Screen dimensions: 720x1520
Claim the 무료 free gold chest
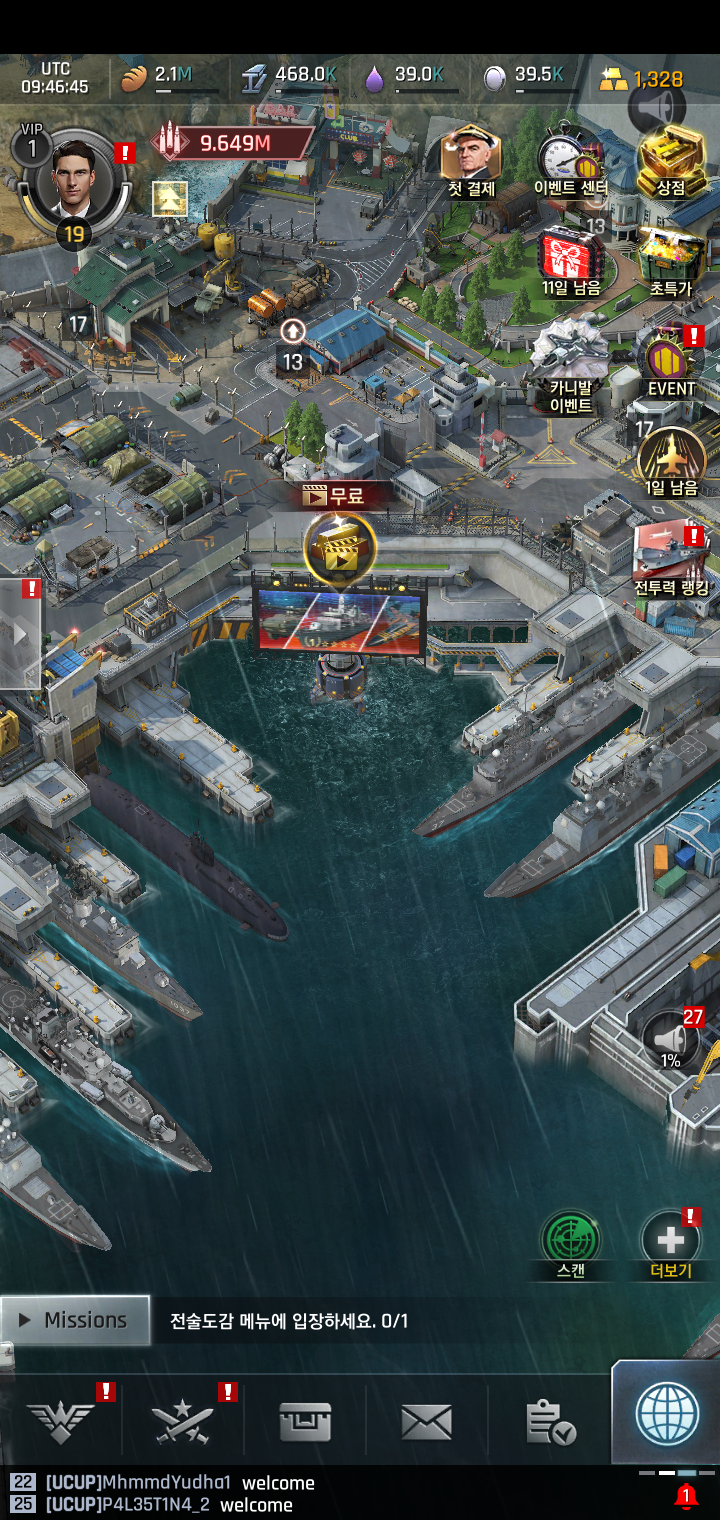pyautogui.click(x=340, y=547)
